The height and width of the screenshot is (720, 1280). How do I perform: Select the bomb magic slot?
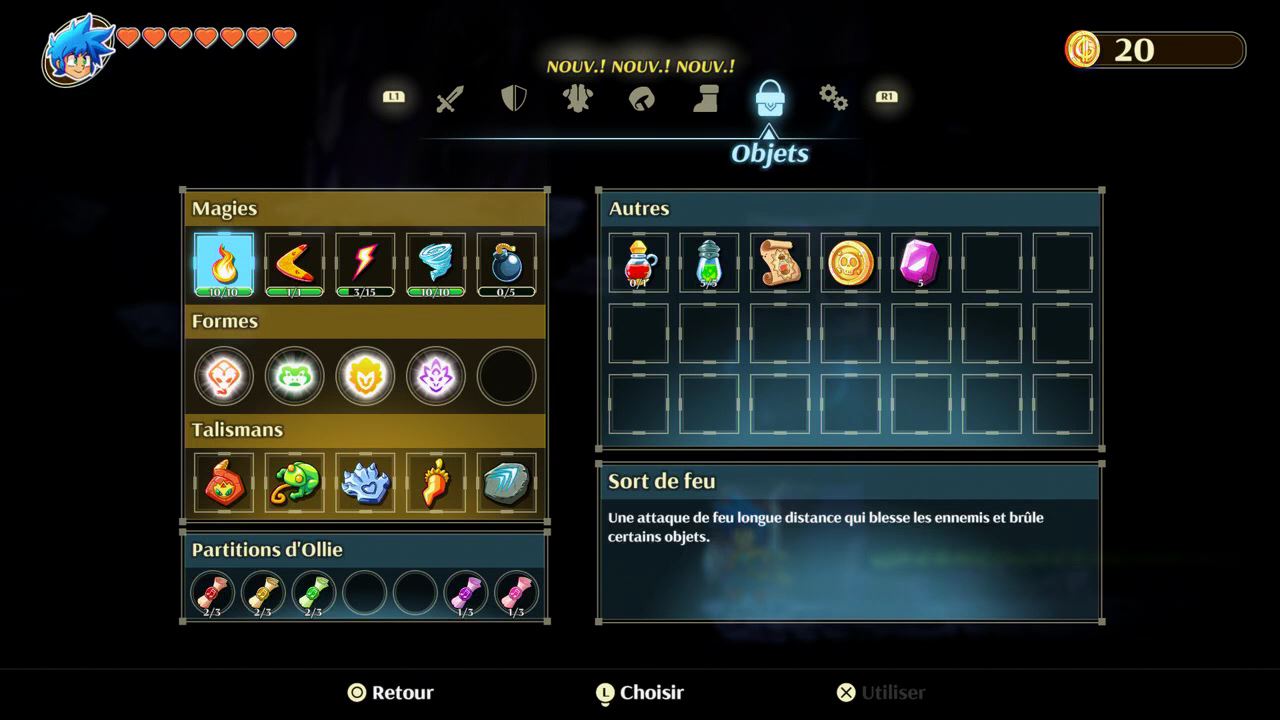click(507, 263)
